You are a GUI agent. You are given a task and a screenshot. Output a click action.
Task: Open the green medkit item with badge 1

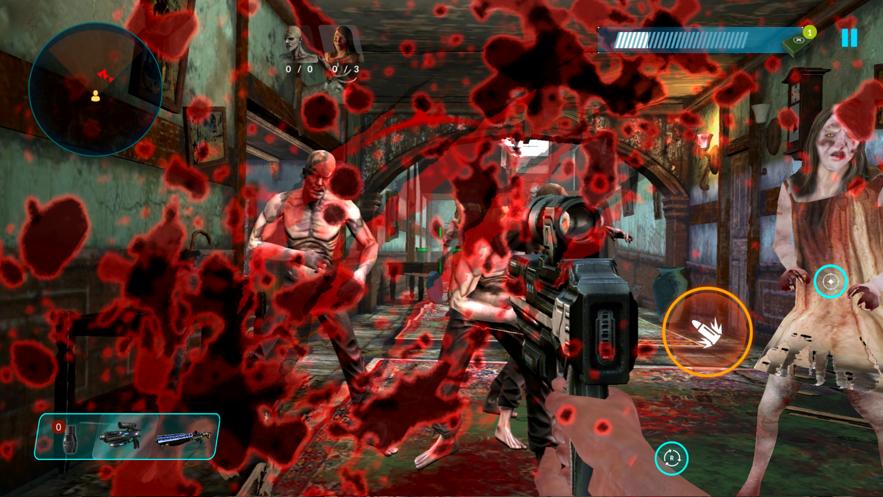click(x=799, y=42)
